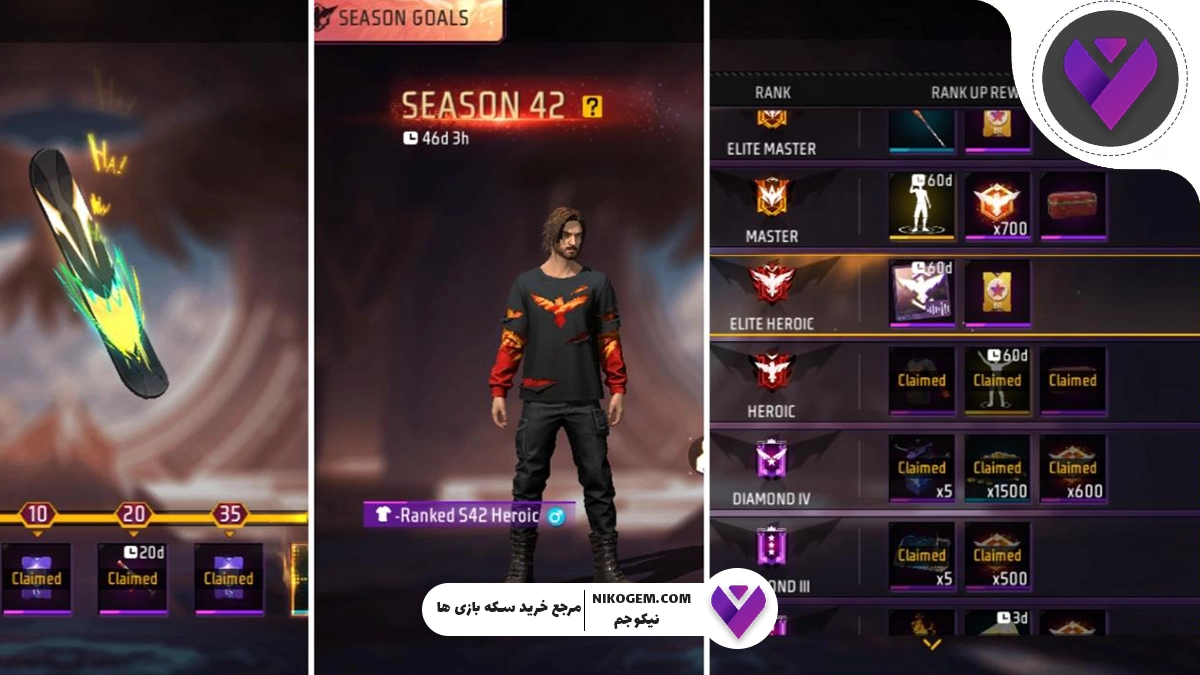This screenshot has width=1200, height=675.
Task: Select the Heroic rank badge
Action: coord(771,371)
